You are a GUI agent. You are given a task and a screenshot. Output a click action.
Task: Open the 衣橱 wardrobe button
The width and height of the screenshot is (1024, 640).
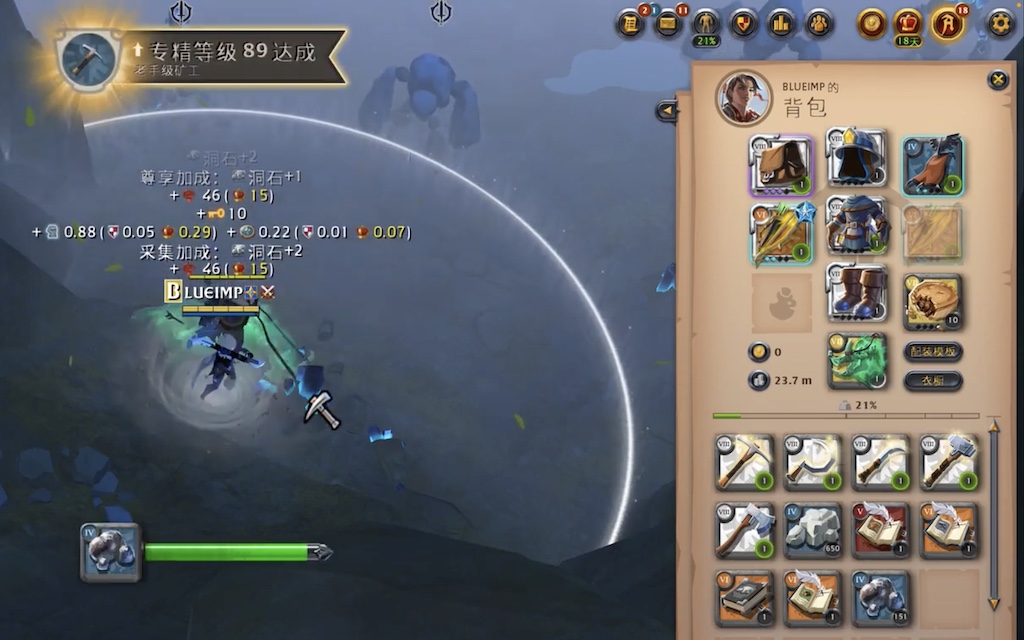click(x=932, y=380)
